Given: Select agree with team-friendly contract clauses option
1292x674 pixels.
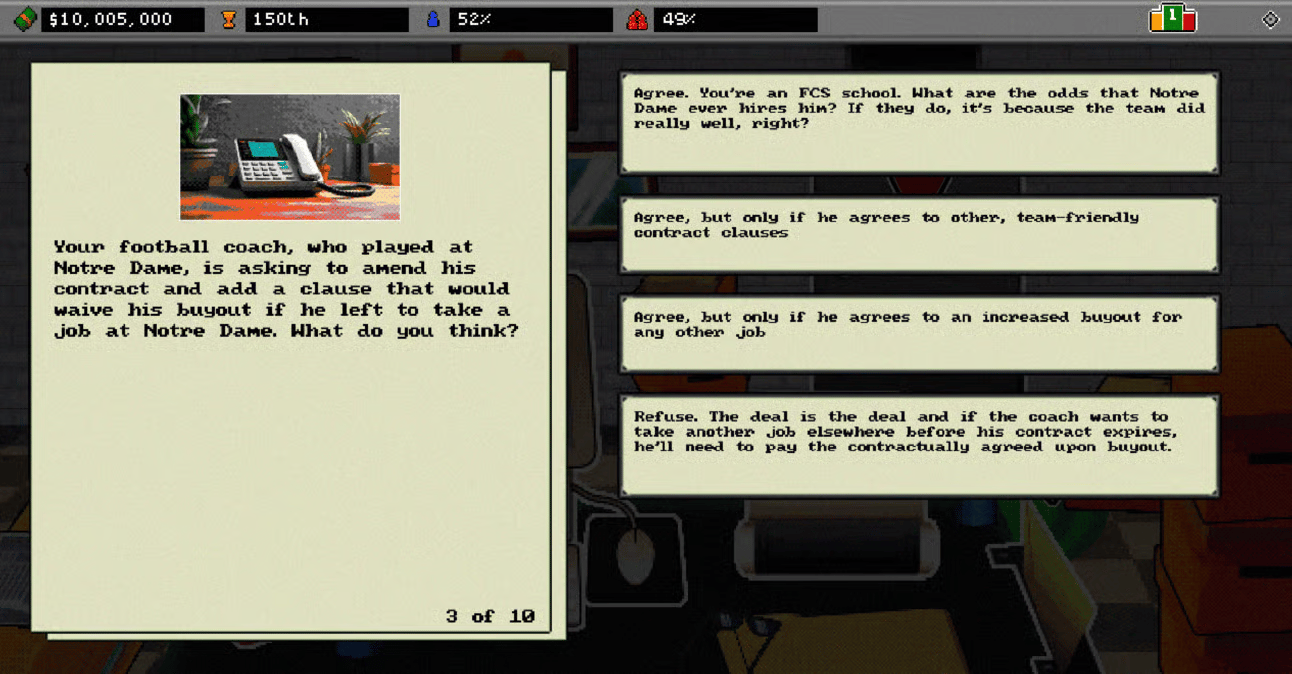Looking at the screenshot, I should (919, 234).
